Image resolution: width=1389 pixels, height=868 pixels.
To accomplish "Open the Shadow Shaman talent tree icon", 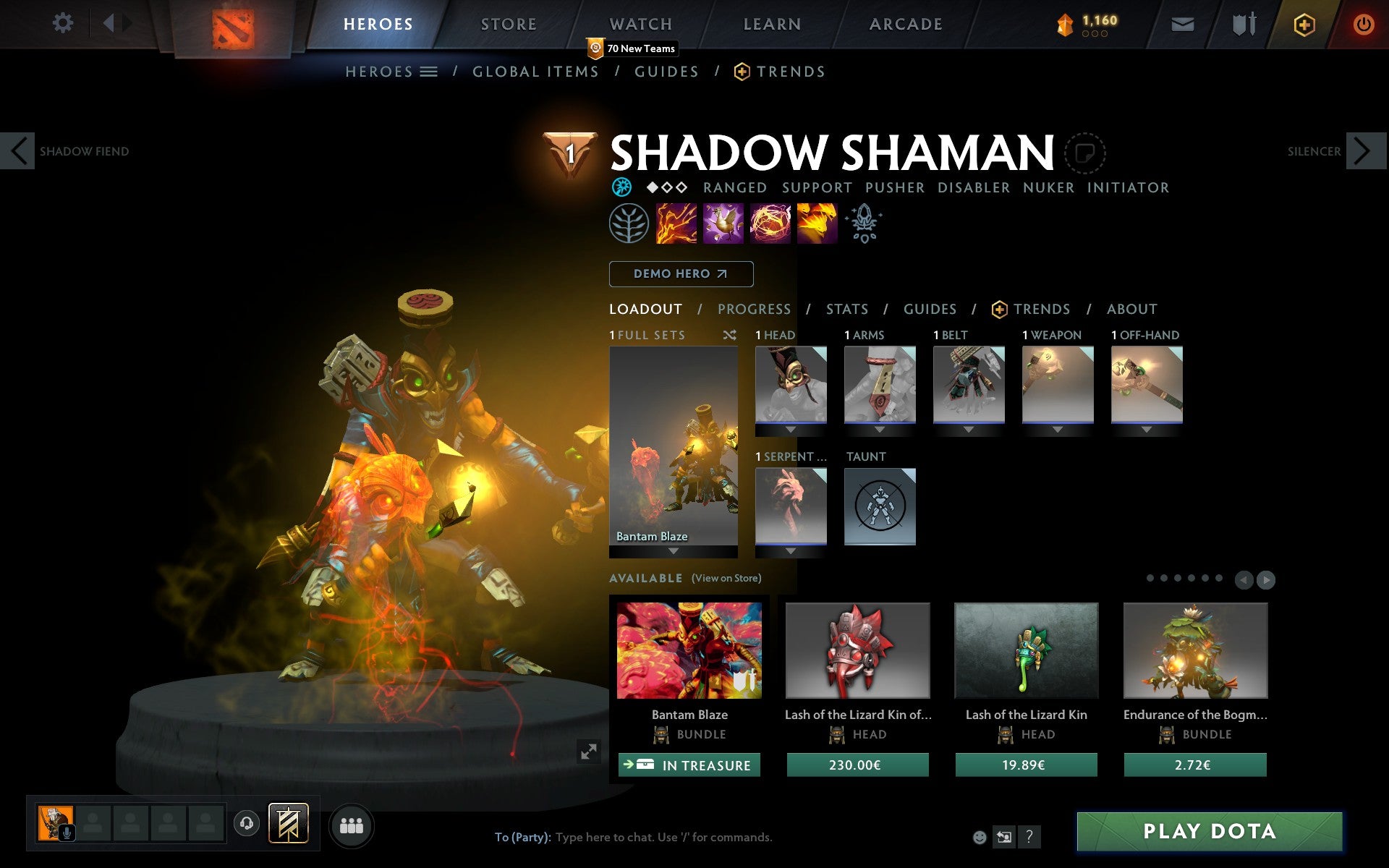I will click(x=629, y=224).
